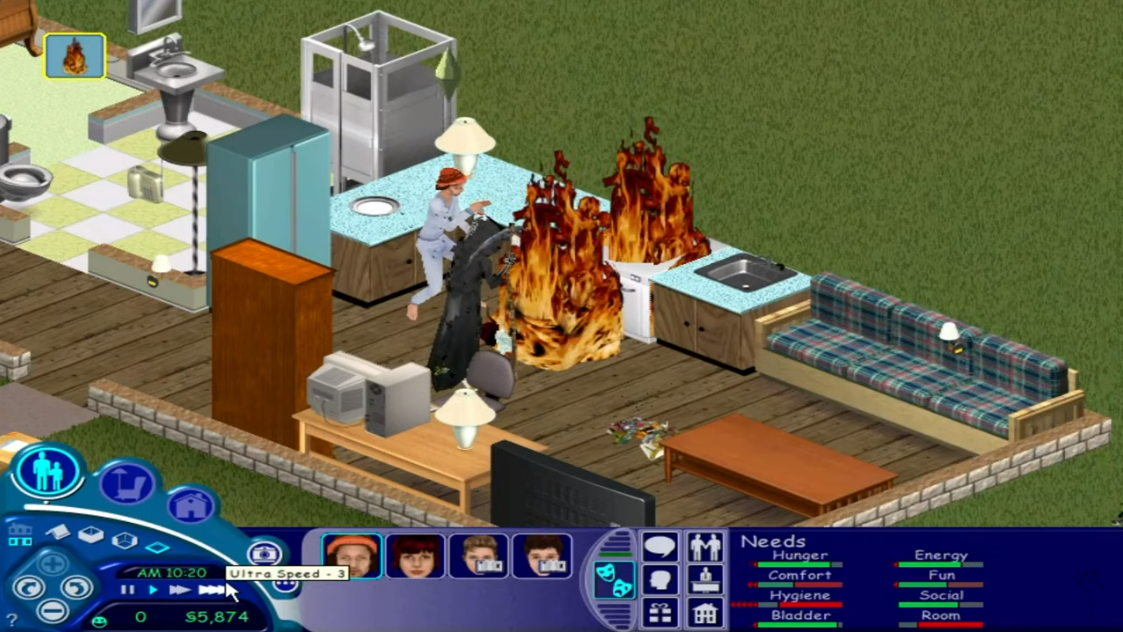Screen dimensions: 1123x632
Task: Switch to Live mode button
Action: (x=47, y=471)
